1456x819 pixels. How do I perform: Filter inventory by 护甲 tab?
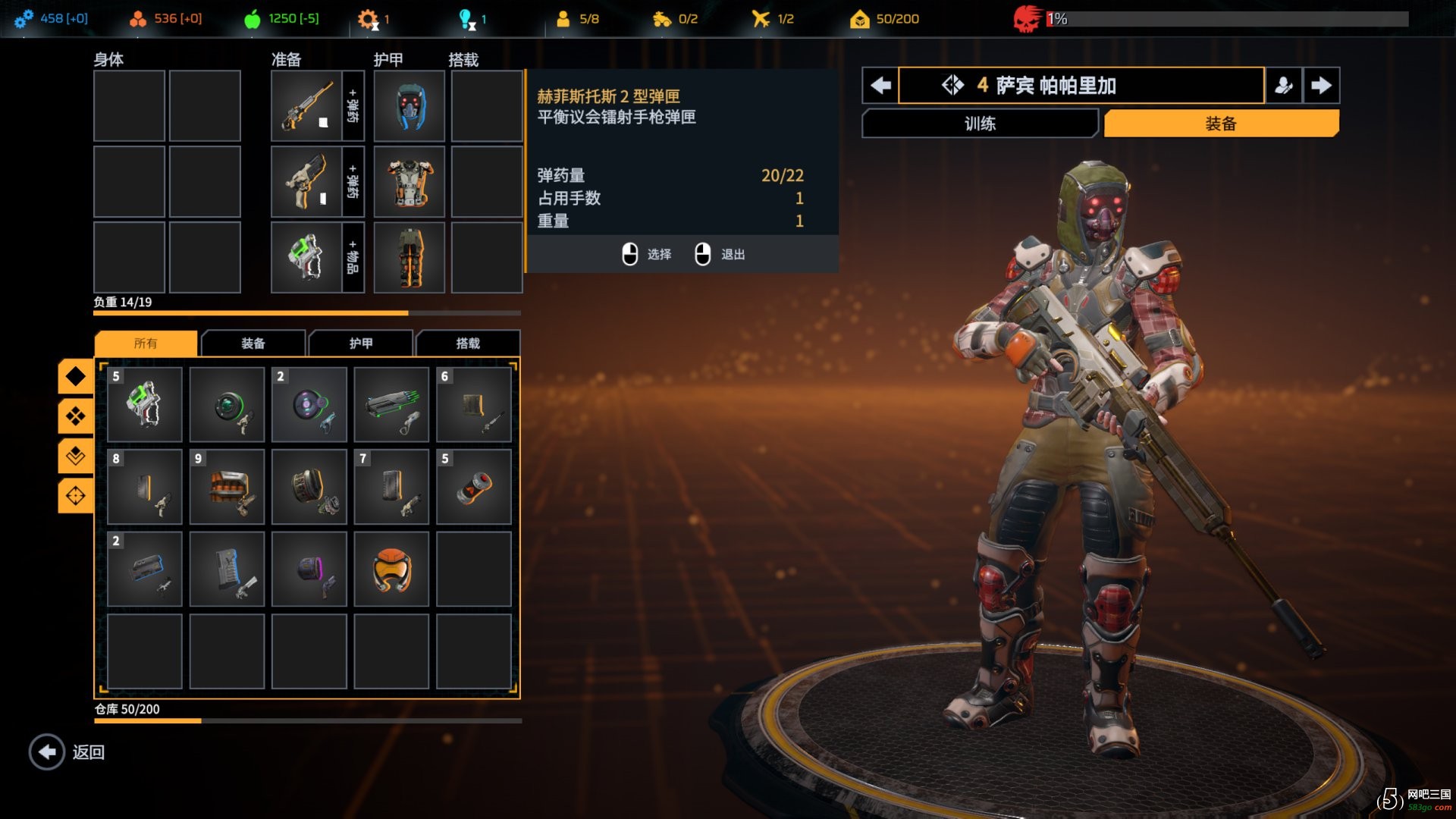tap(361, 344)
